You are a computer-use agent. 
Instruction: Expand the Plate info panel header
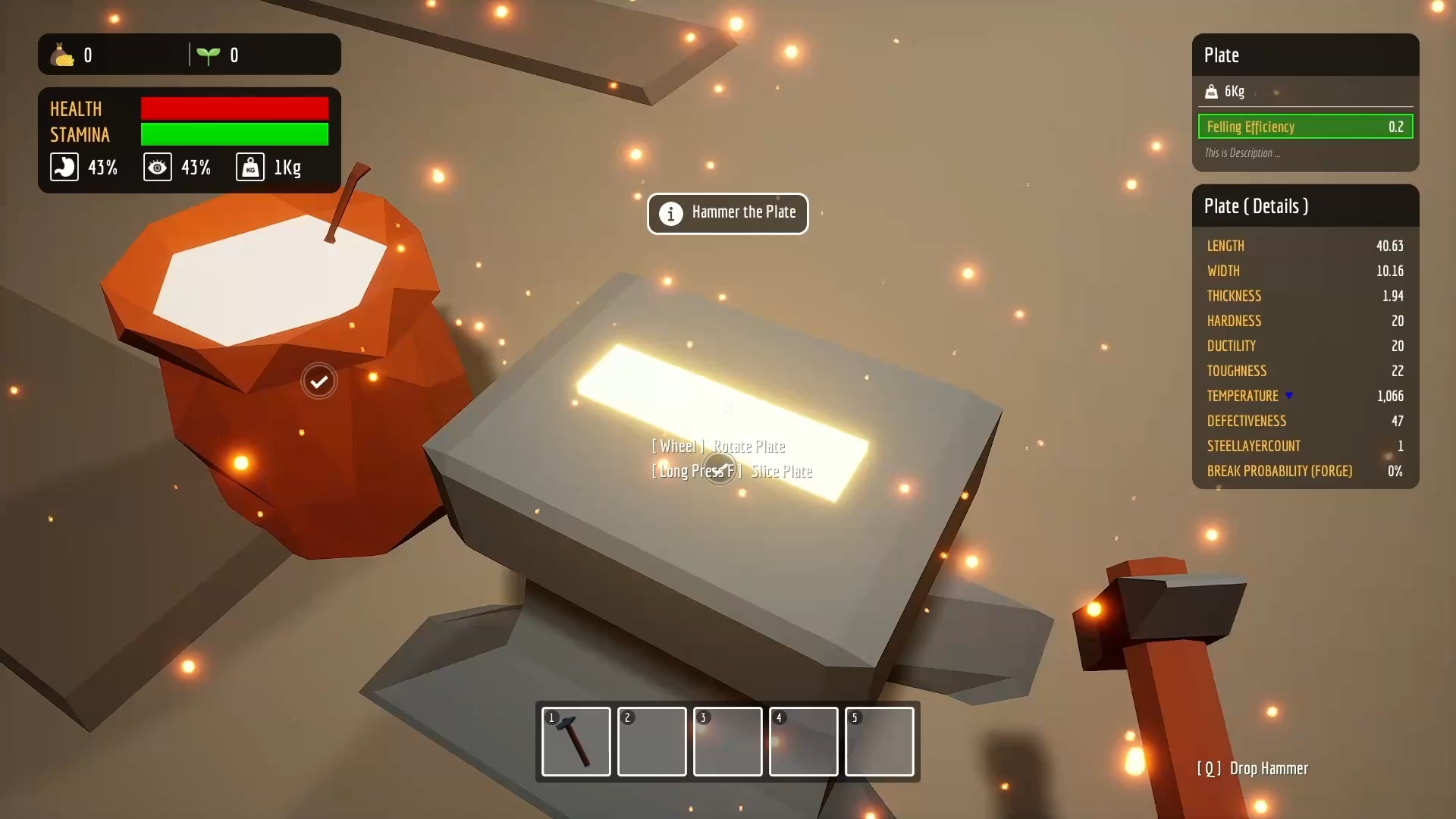coord(1222,55)
